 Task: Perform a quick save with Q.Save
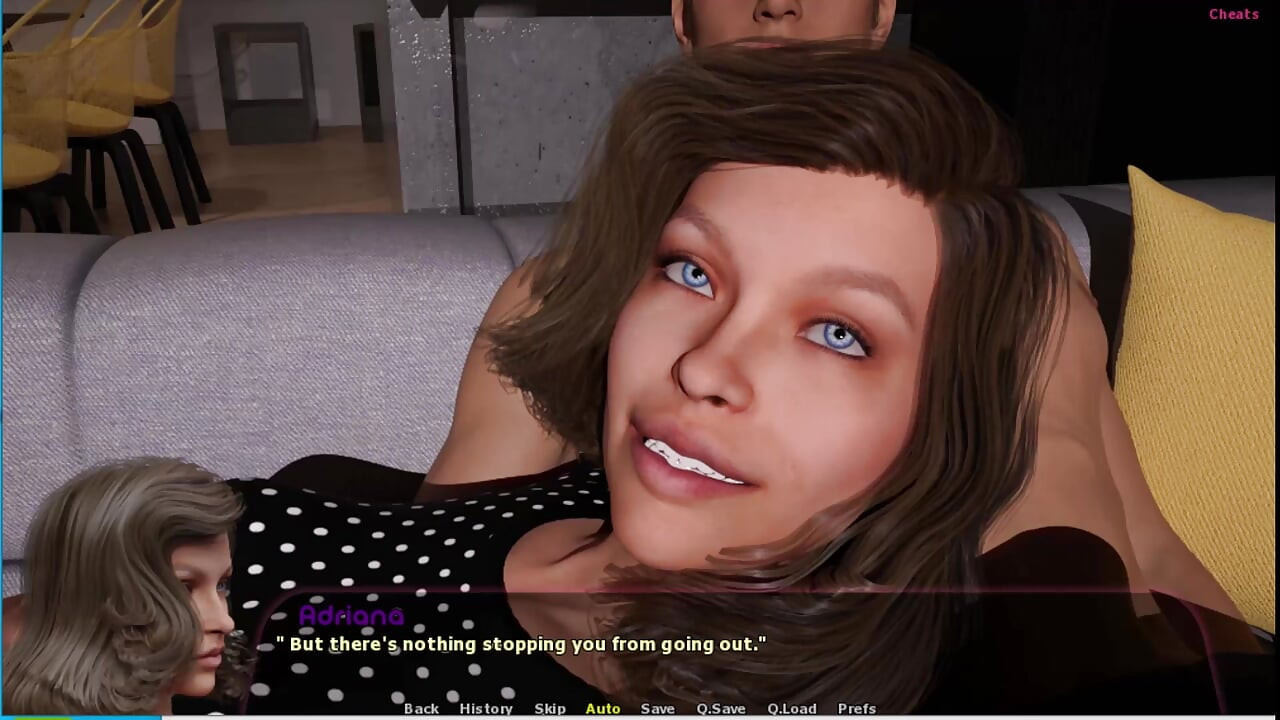click(721, 708)
